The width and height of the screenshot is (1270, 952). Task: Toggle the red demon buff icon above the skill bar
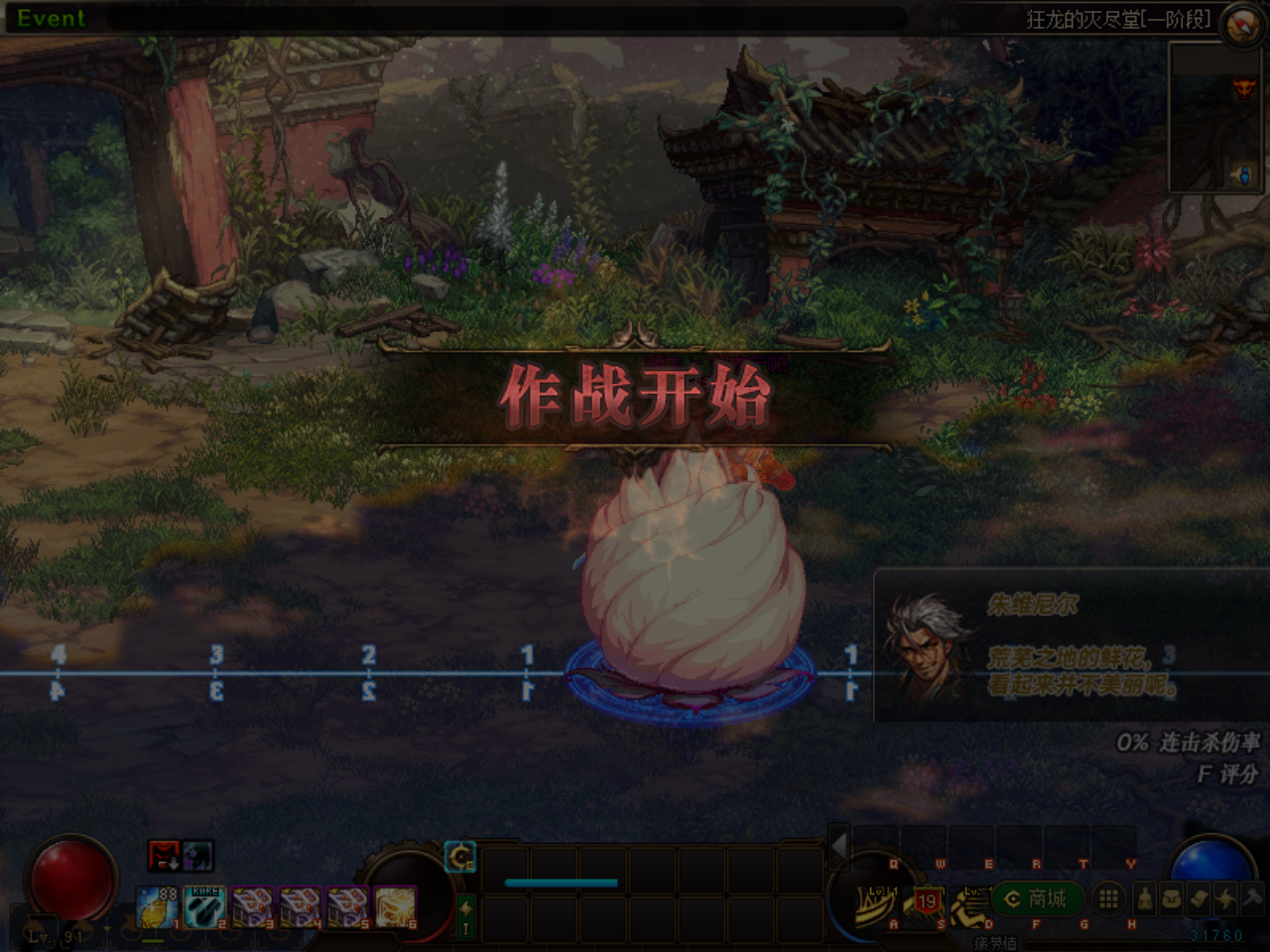164,857
